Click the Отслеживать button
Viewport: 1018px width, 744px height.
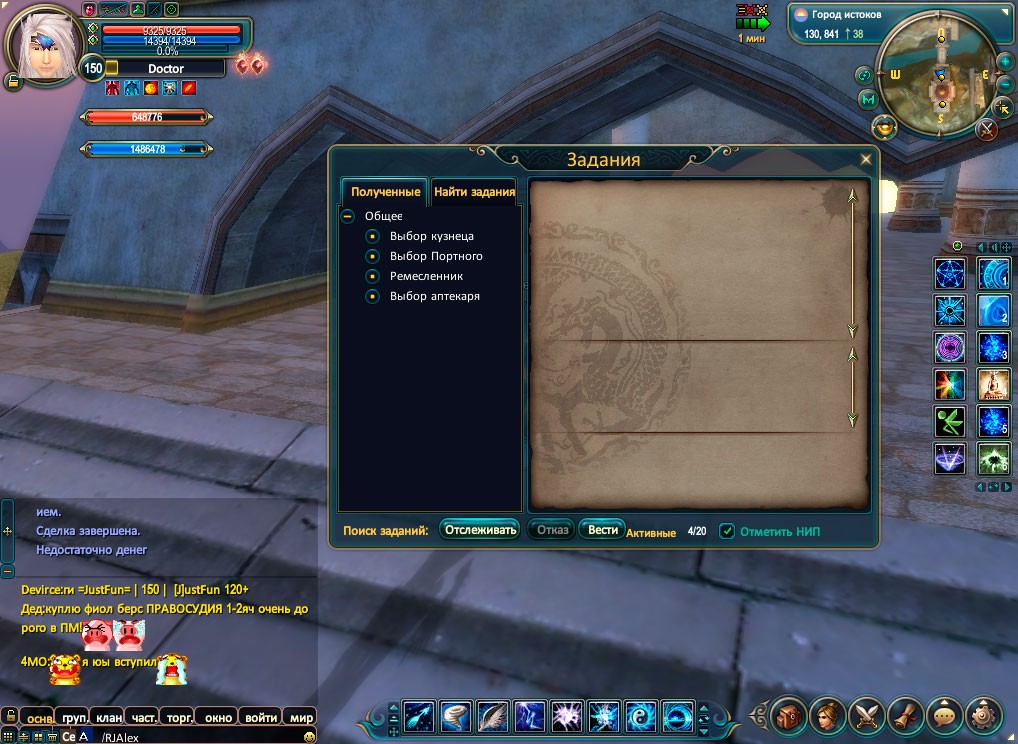[x=481, y=530]
